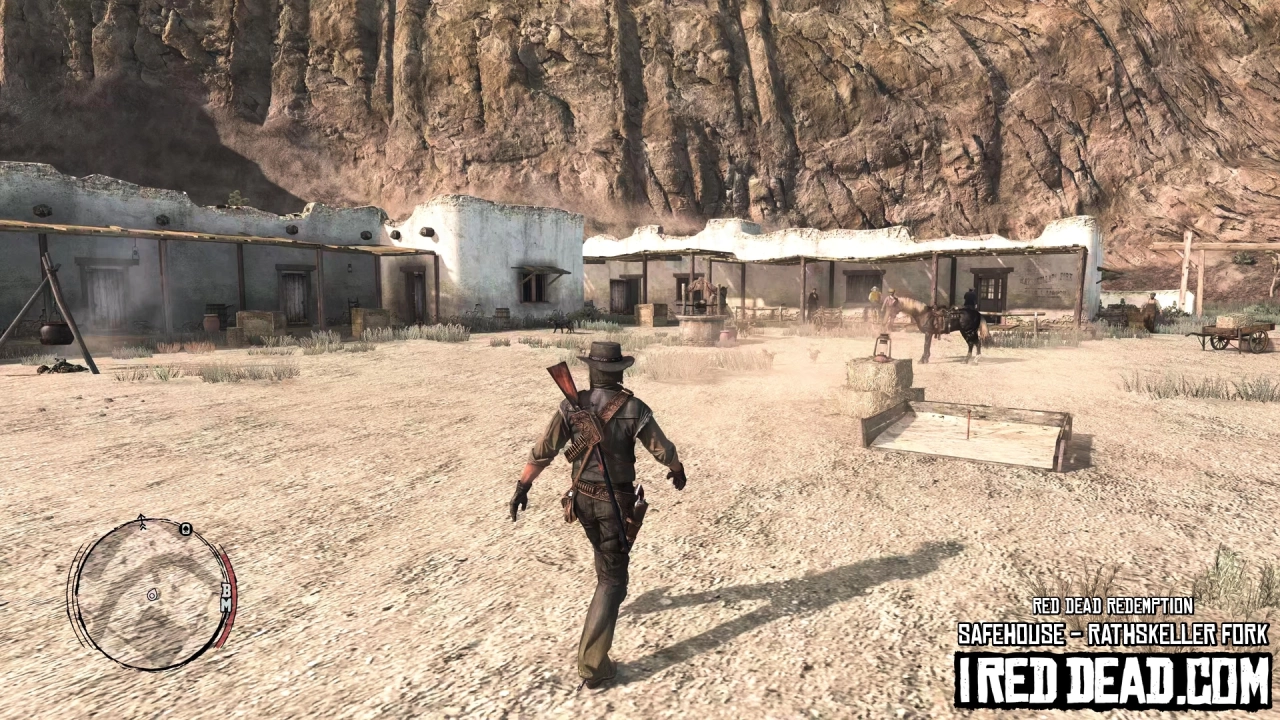Click the north arrow on the minimap compass
The image size is (1280, 720).
point(140,520)
